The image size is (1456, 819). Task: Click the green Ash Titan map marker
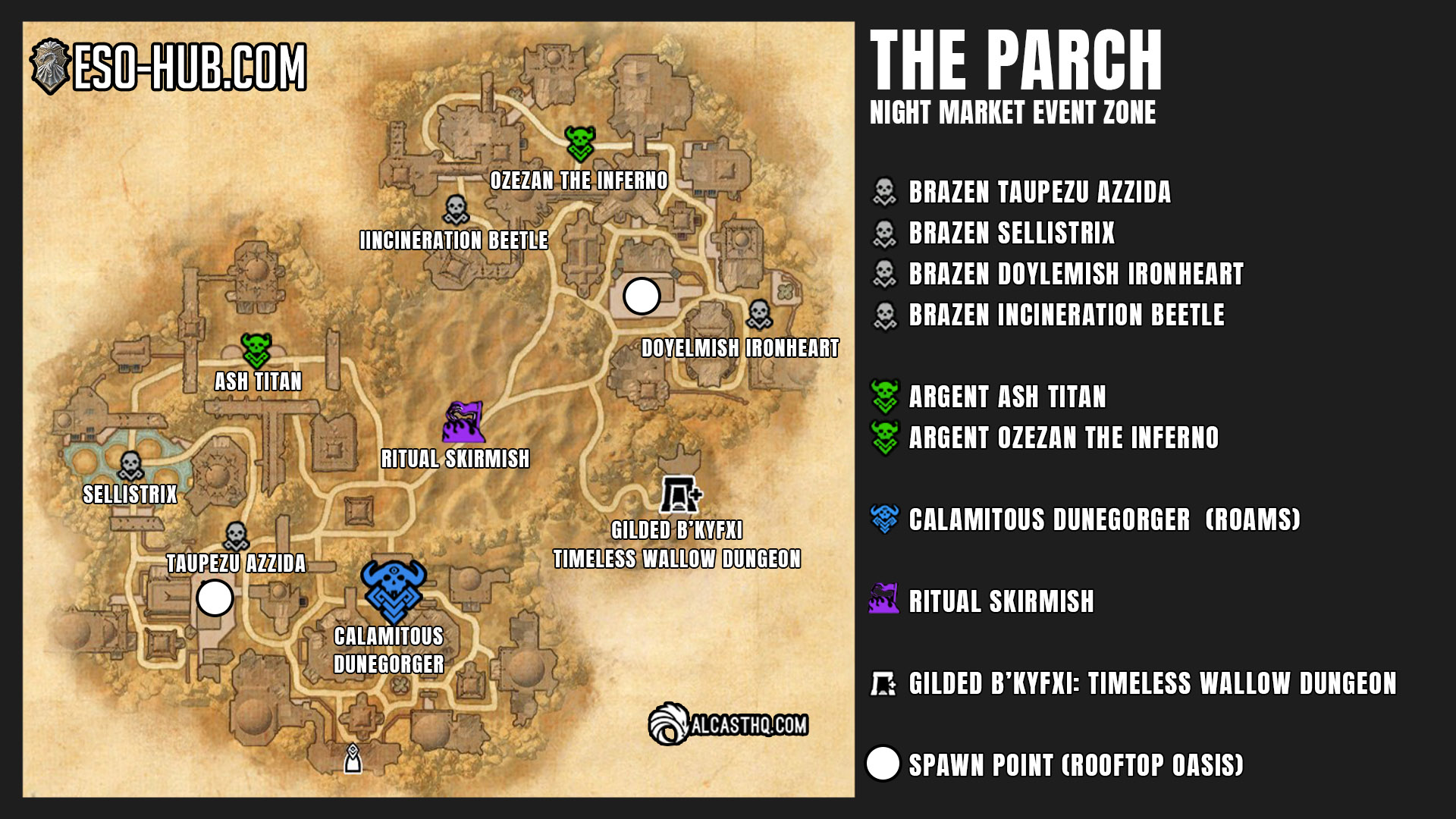(x=256, y=350)
